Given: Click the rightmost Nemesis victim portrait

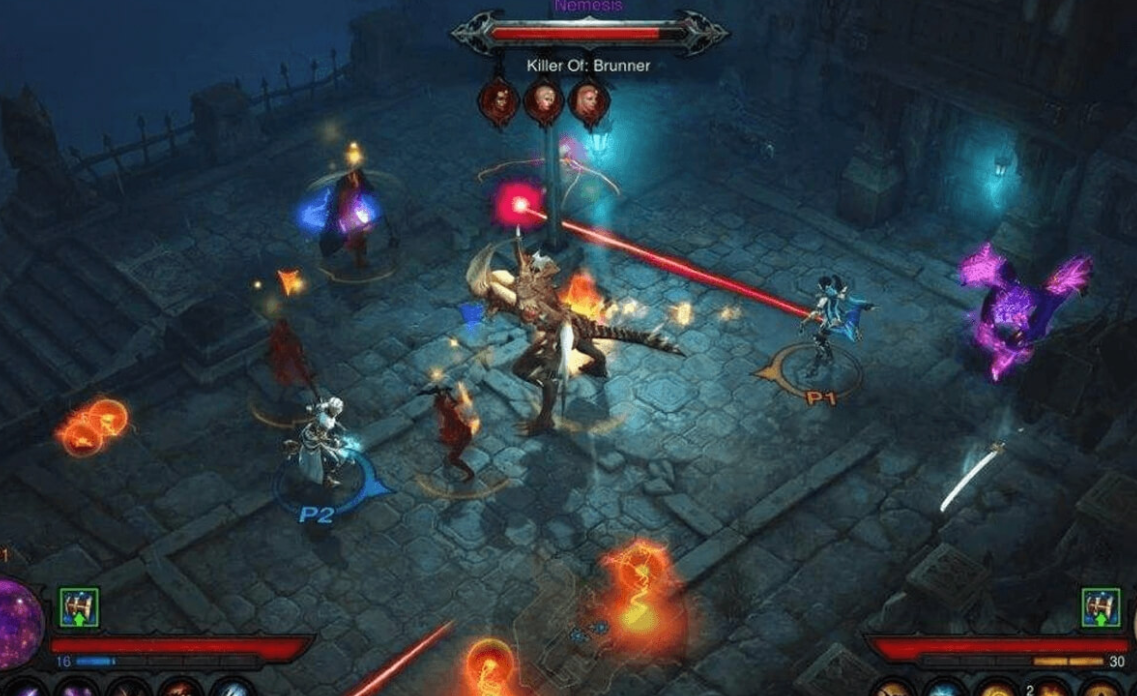Looking at the screenshot, I should click(589, 100).
